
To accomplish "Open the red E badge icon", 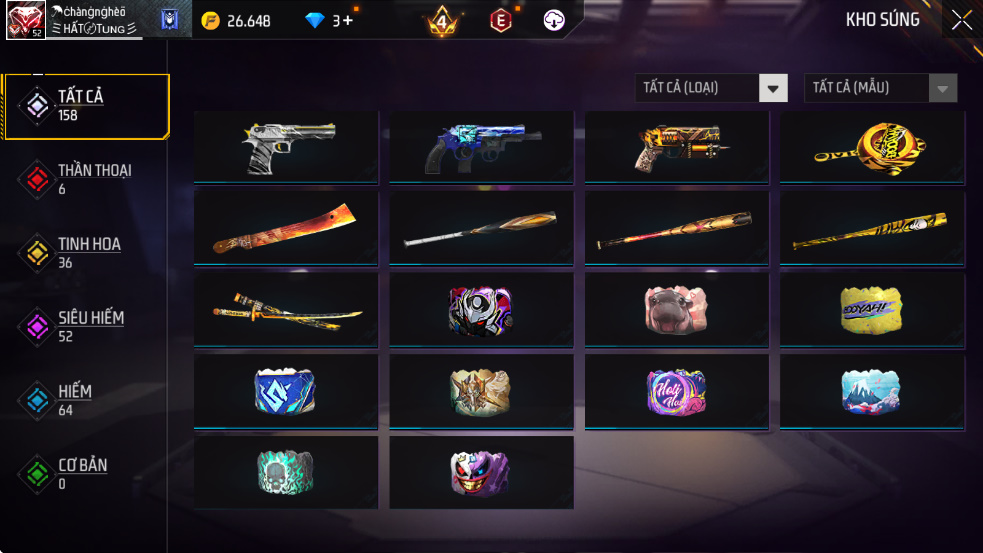I will [500, 20].
